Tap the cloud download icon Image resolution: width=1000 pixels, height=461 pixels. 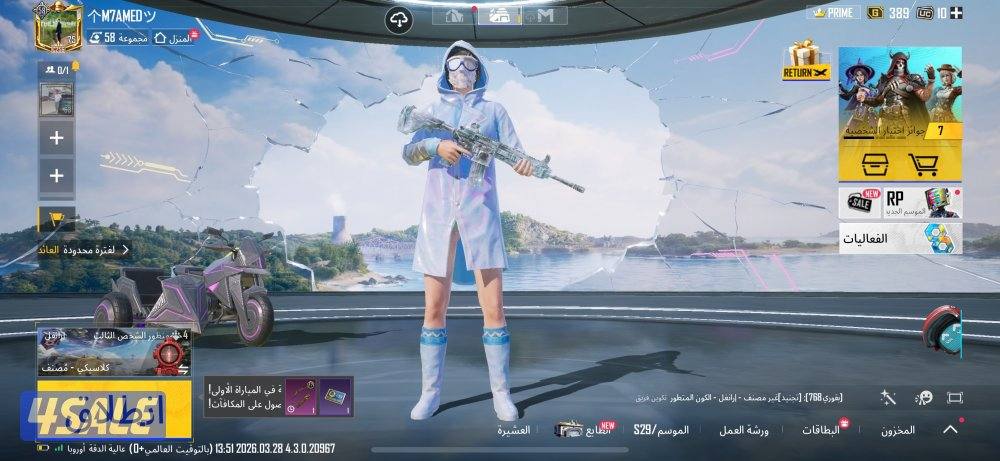[398, 18]
